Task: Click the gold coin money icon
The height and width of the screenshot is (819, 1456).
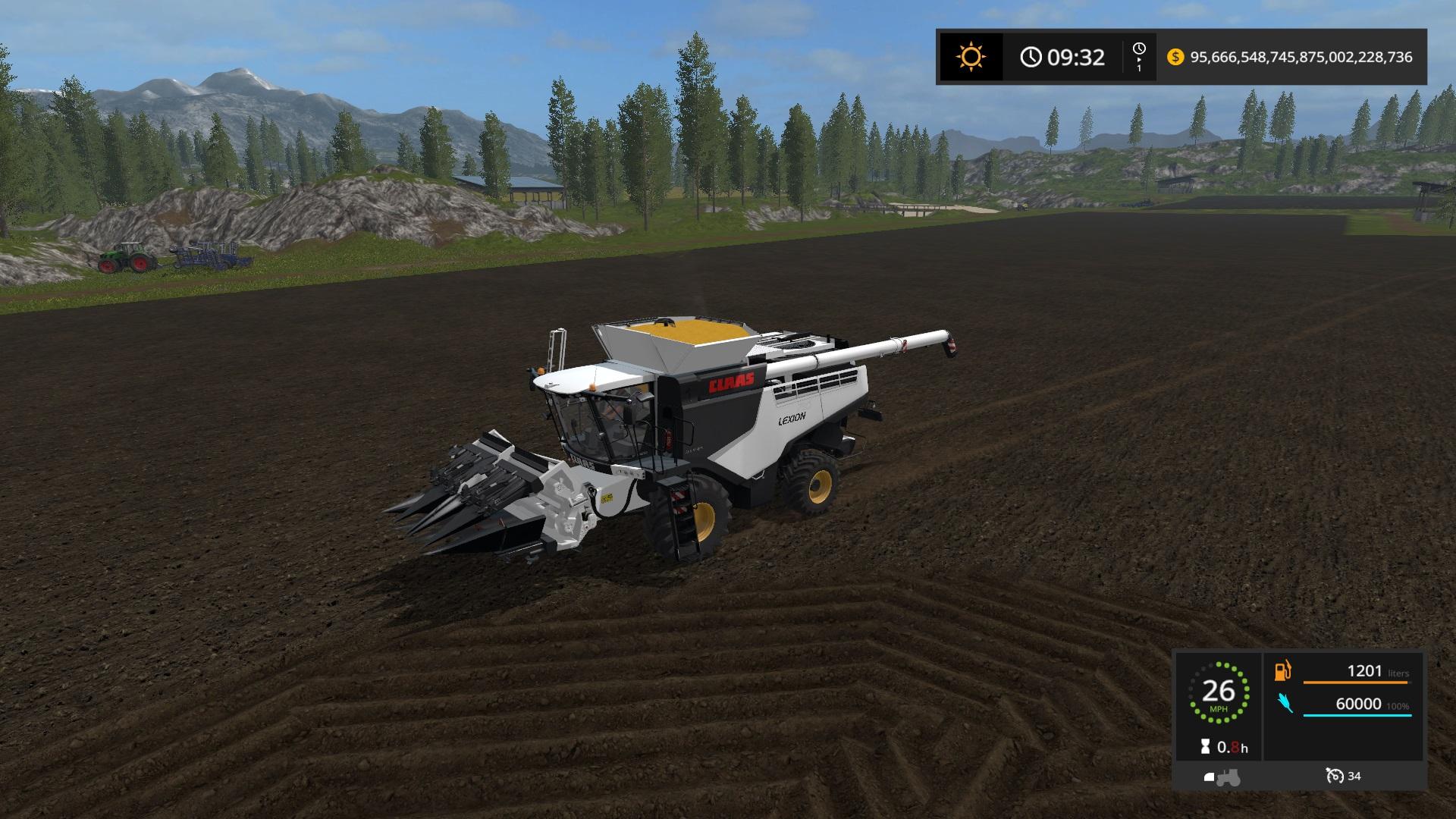Action: [1175, 57]
